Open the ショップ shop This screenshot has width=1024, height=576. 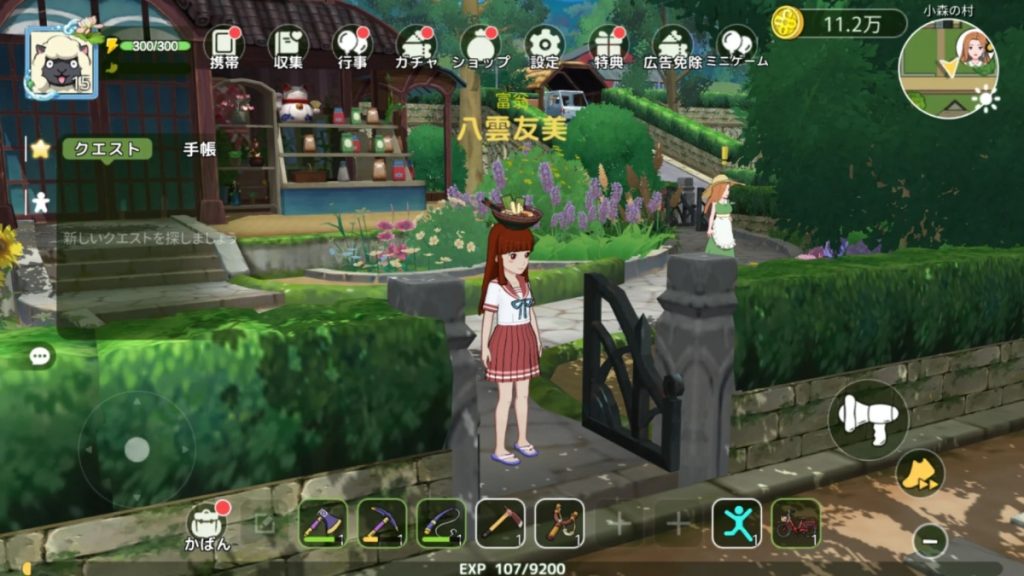[480, 45]
